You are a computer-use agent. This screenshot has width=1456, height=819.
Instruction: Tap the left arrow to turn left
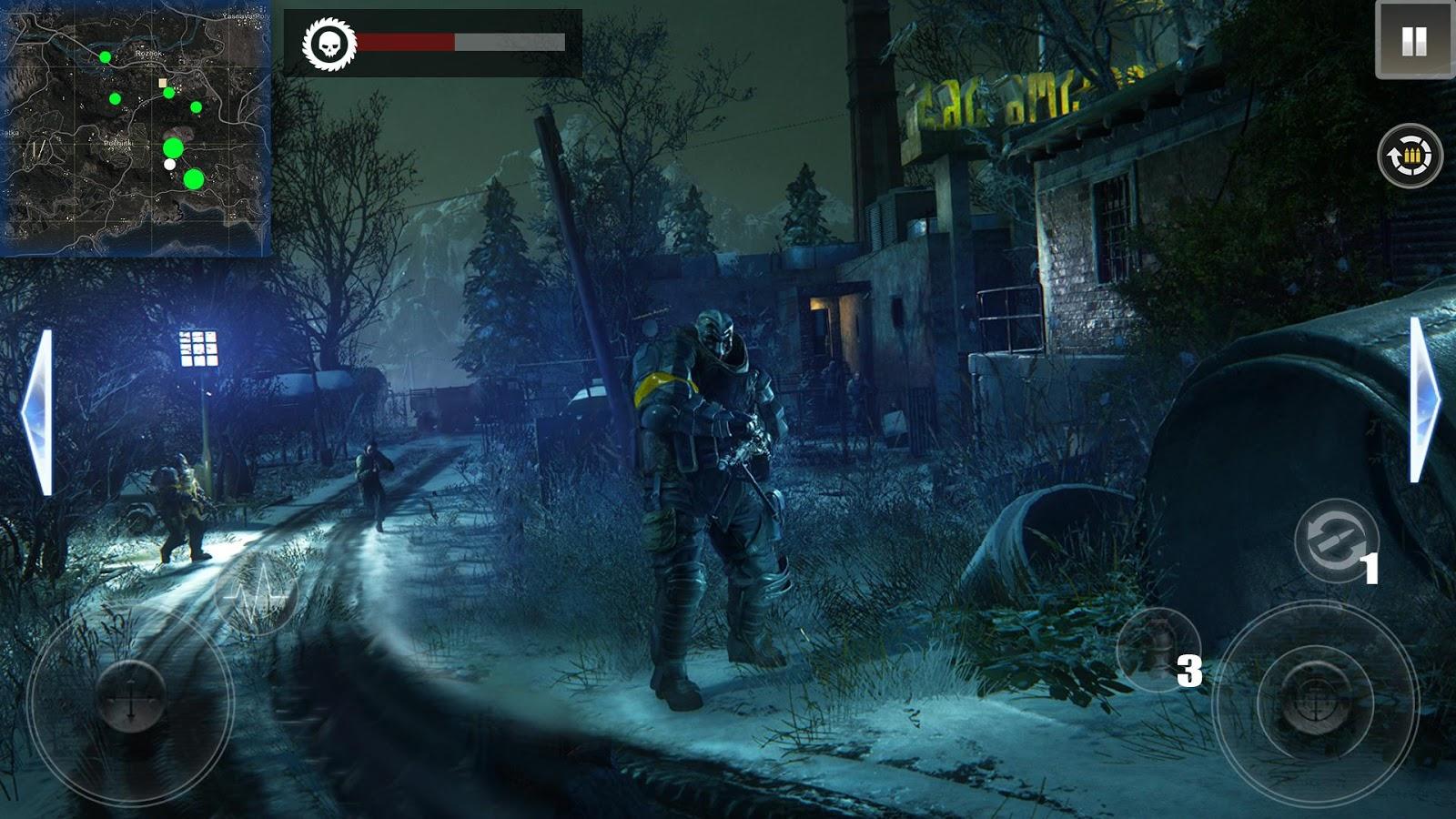tap(38, 412)
